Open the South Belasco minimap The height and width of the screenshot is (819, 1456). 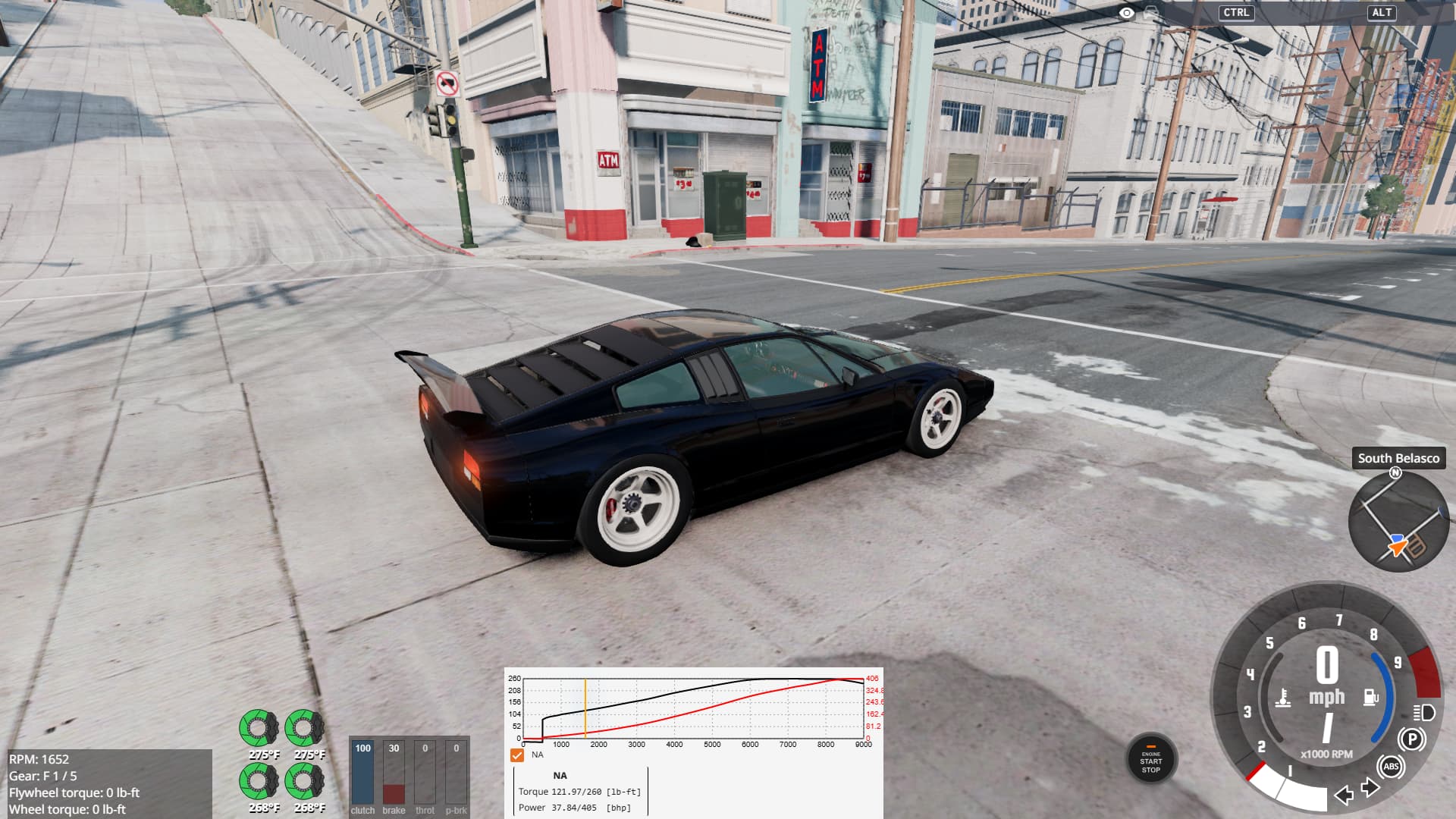click(1398, 522)
